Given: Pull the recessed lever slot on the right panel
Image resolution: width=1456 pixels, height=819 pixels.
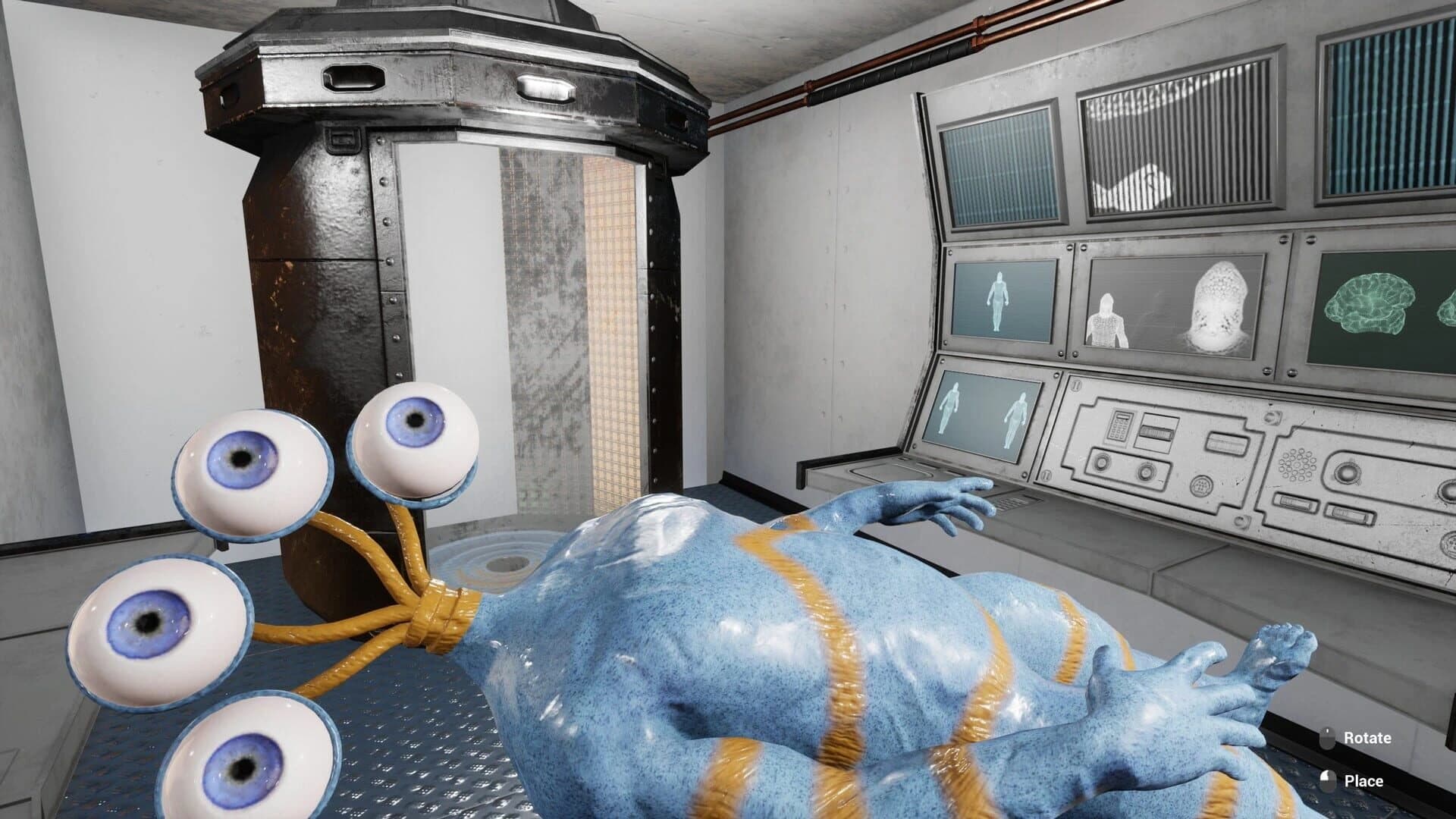Looking at the screenshot, I should 1228,442.
